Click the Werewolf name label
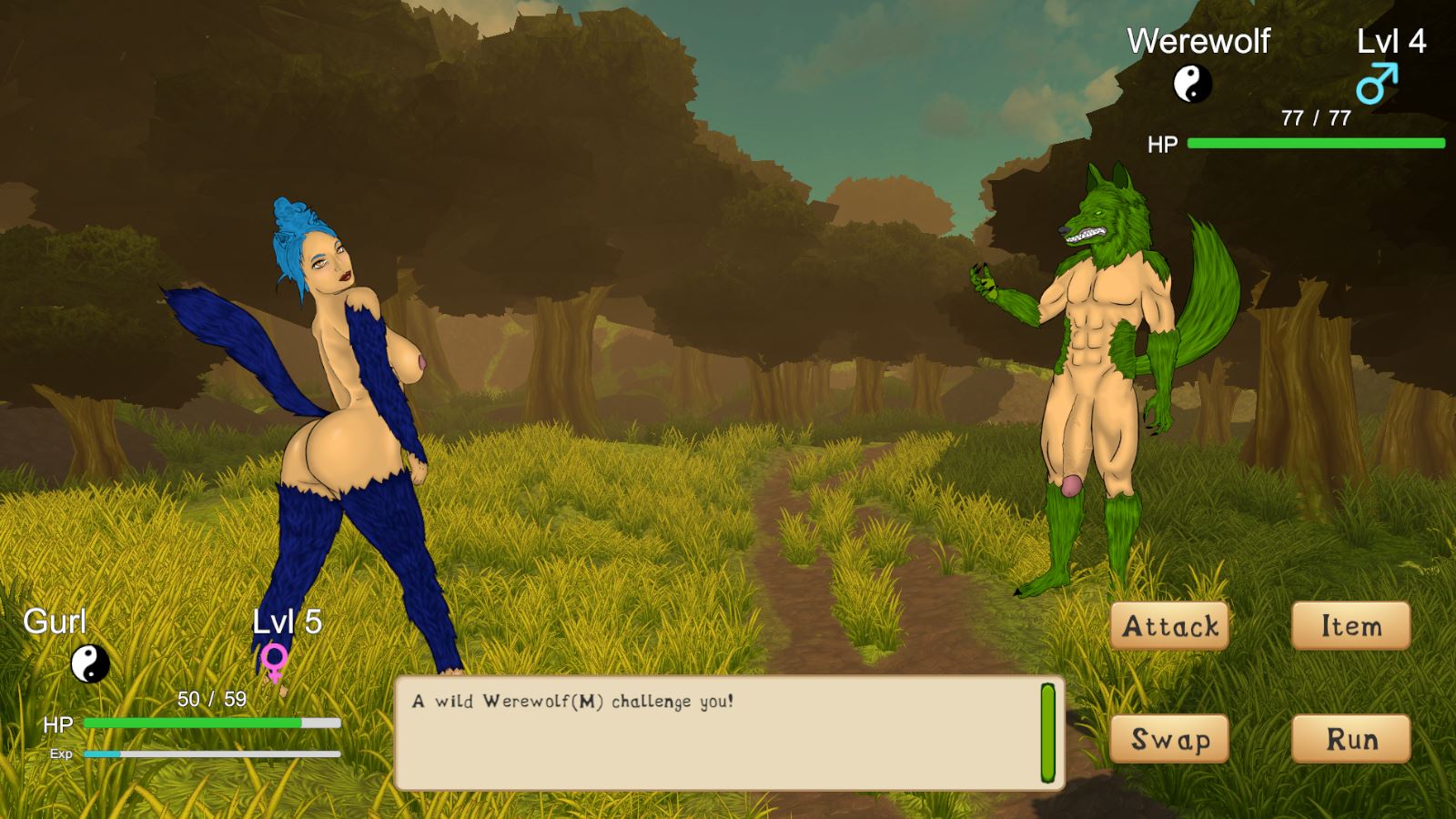Screen dimensions: 1456x819 pos(1198,42)
